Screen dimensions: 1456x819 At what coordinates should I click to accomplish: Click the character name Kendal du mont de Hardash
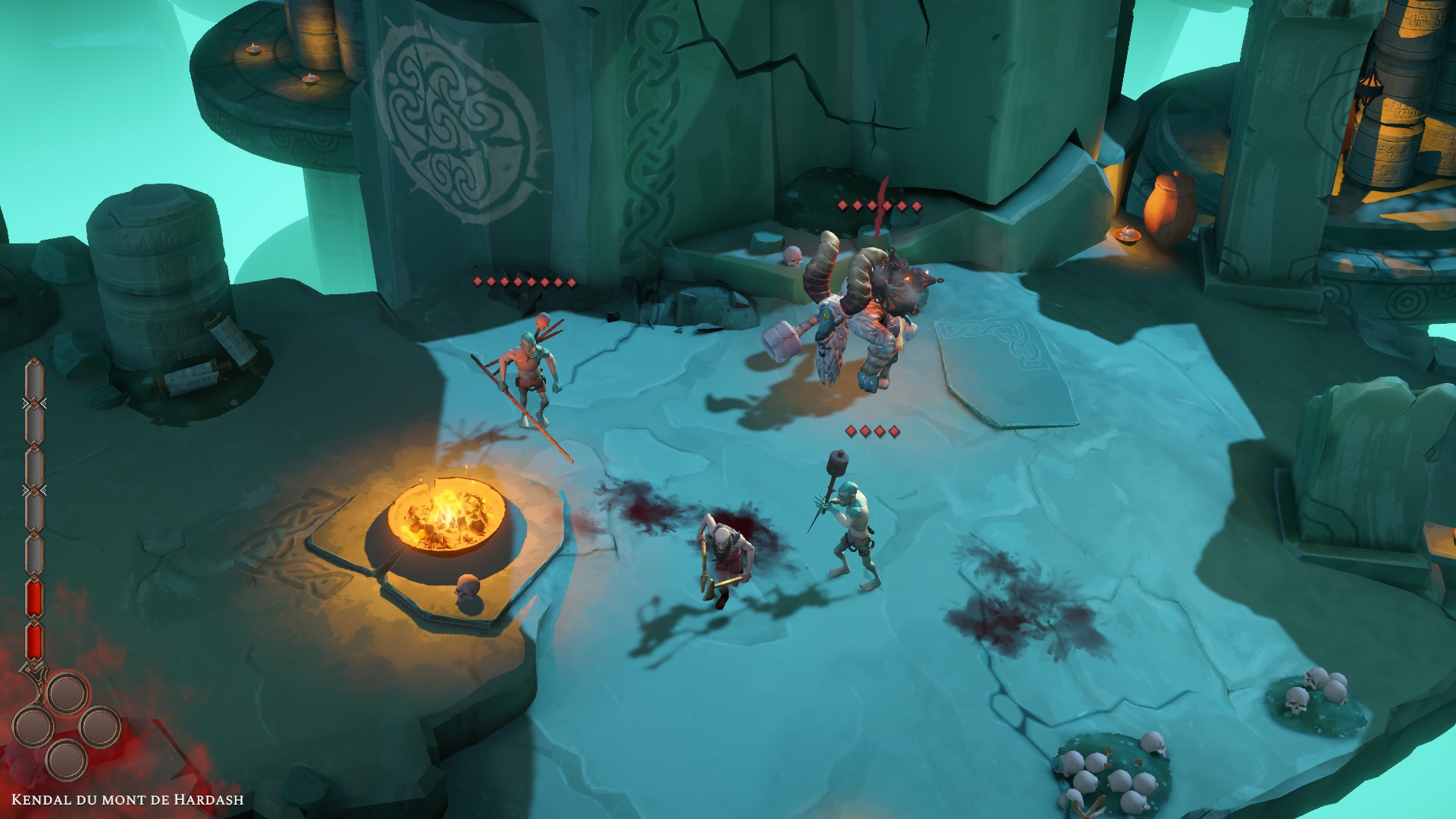pyautogui.click(x=127, y=799)
